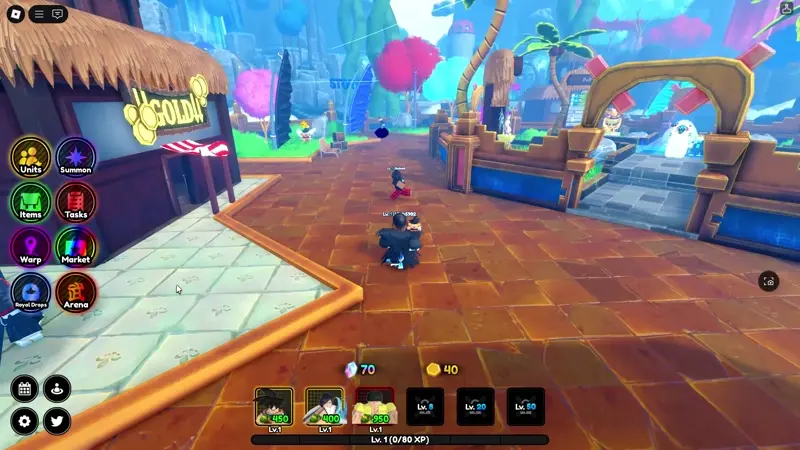This screenshot has height=450, width=800.
Task: Select the sword unit costing 400
Action: tap(324, 407)
